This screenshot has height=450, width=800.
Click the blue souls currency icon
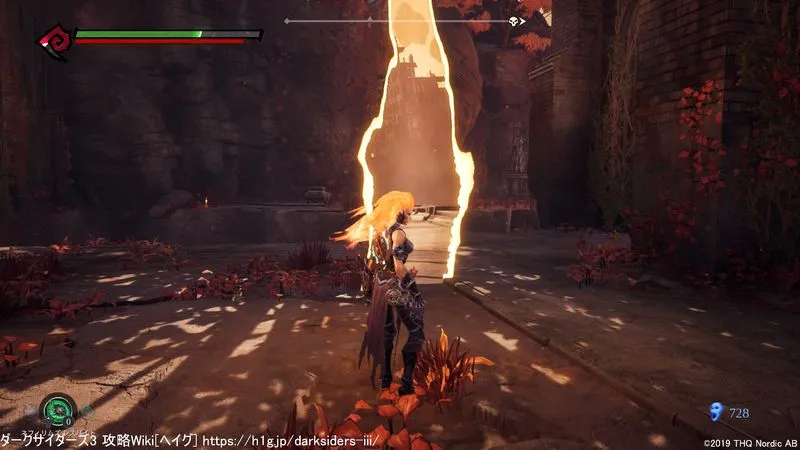714,411
